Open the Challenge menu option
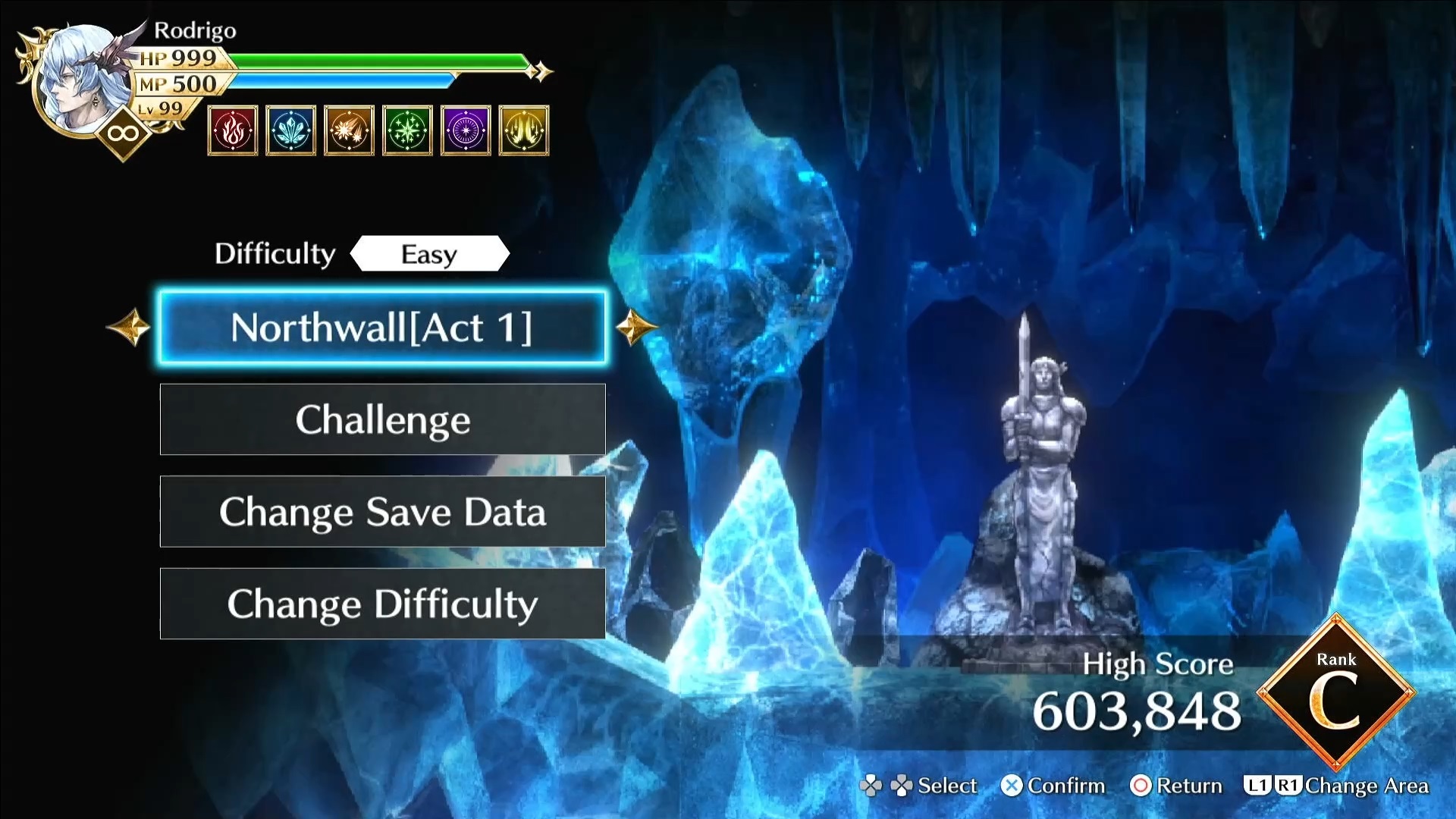 point(382,419)
